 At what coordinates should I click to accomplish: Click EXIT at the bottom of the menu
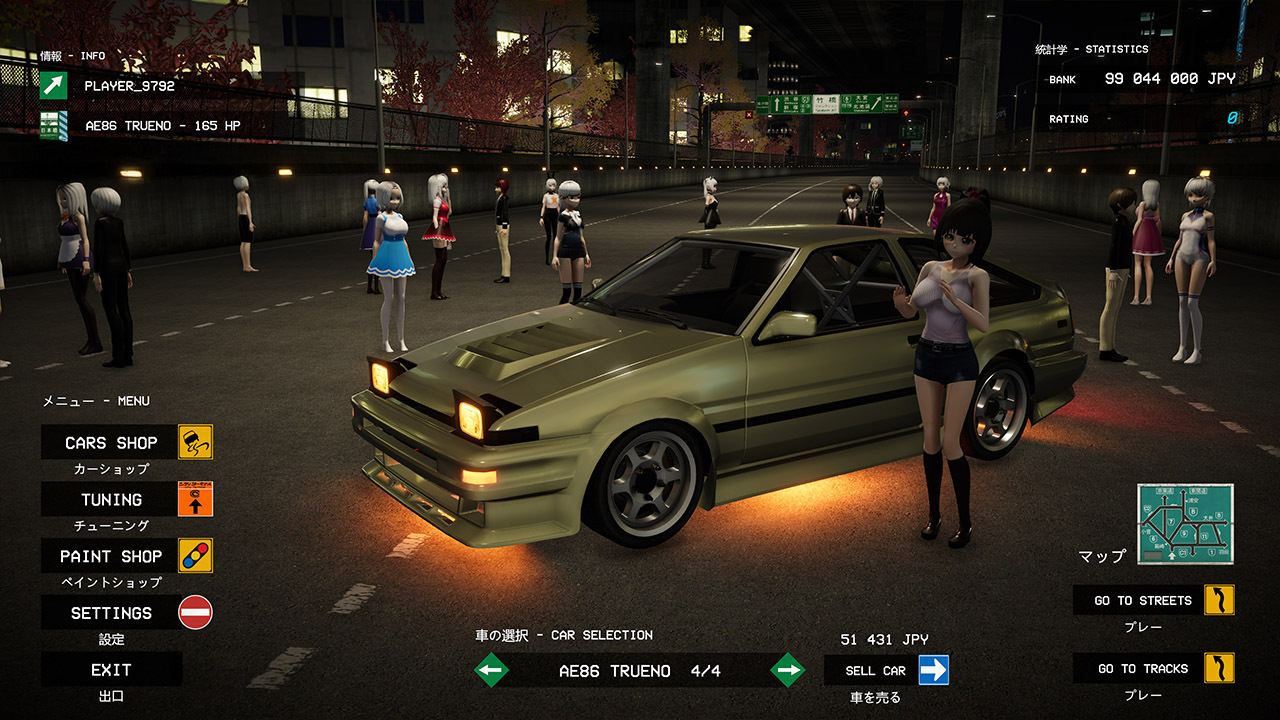click(x=110, y=669)
